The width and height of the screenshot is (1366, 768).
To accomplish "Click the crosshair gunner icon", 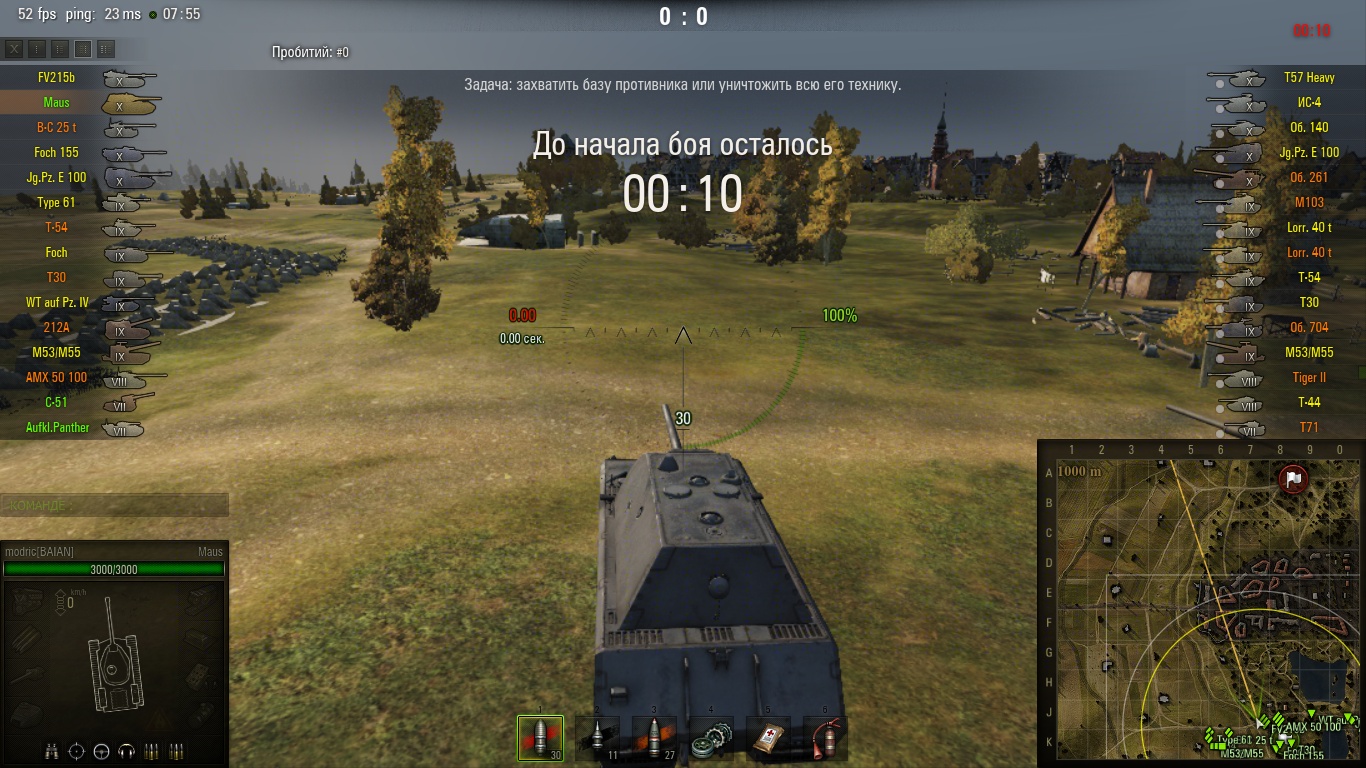I will 77,751.
